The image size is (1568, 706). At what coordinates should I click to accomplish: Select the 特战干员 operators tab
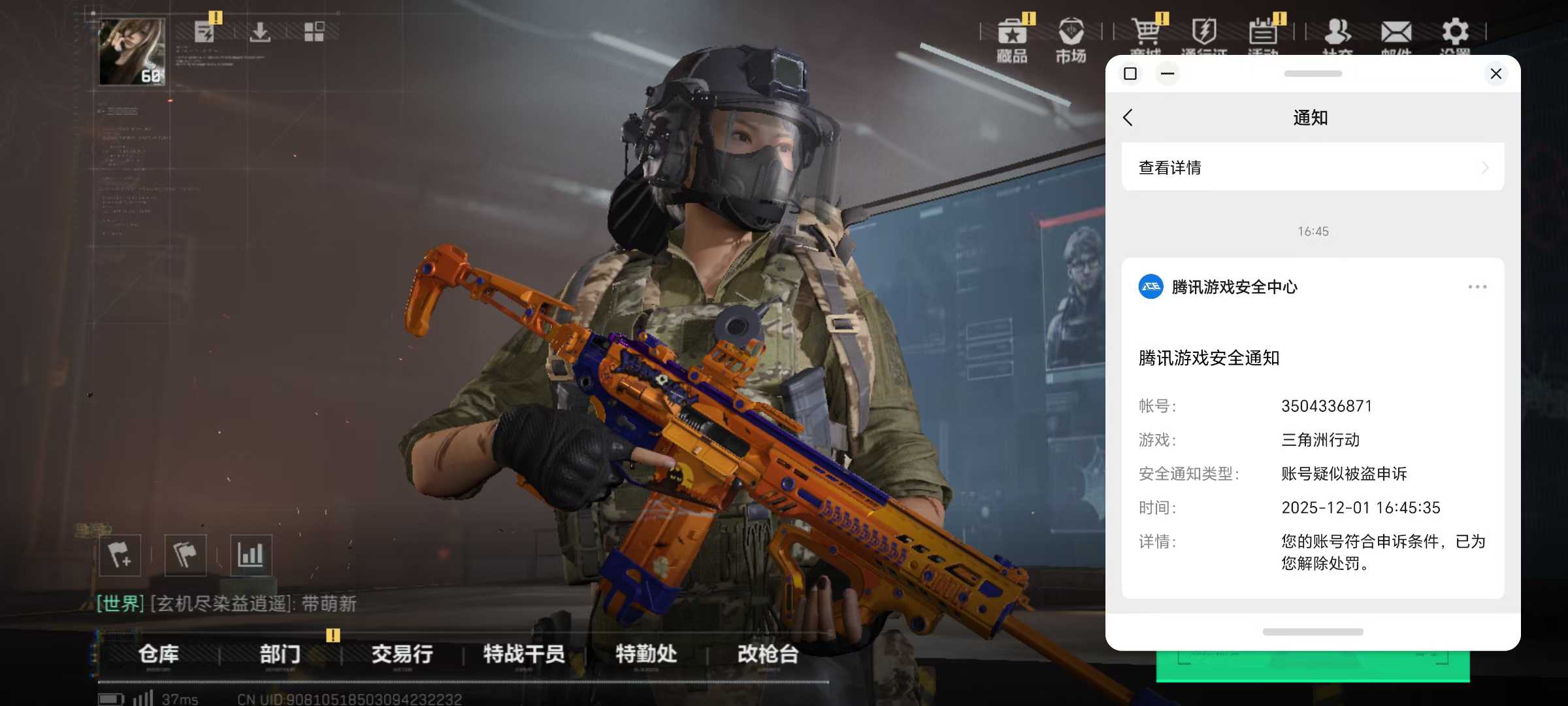tap(524, 654)
